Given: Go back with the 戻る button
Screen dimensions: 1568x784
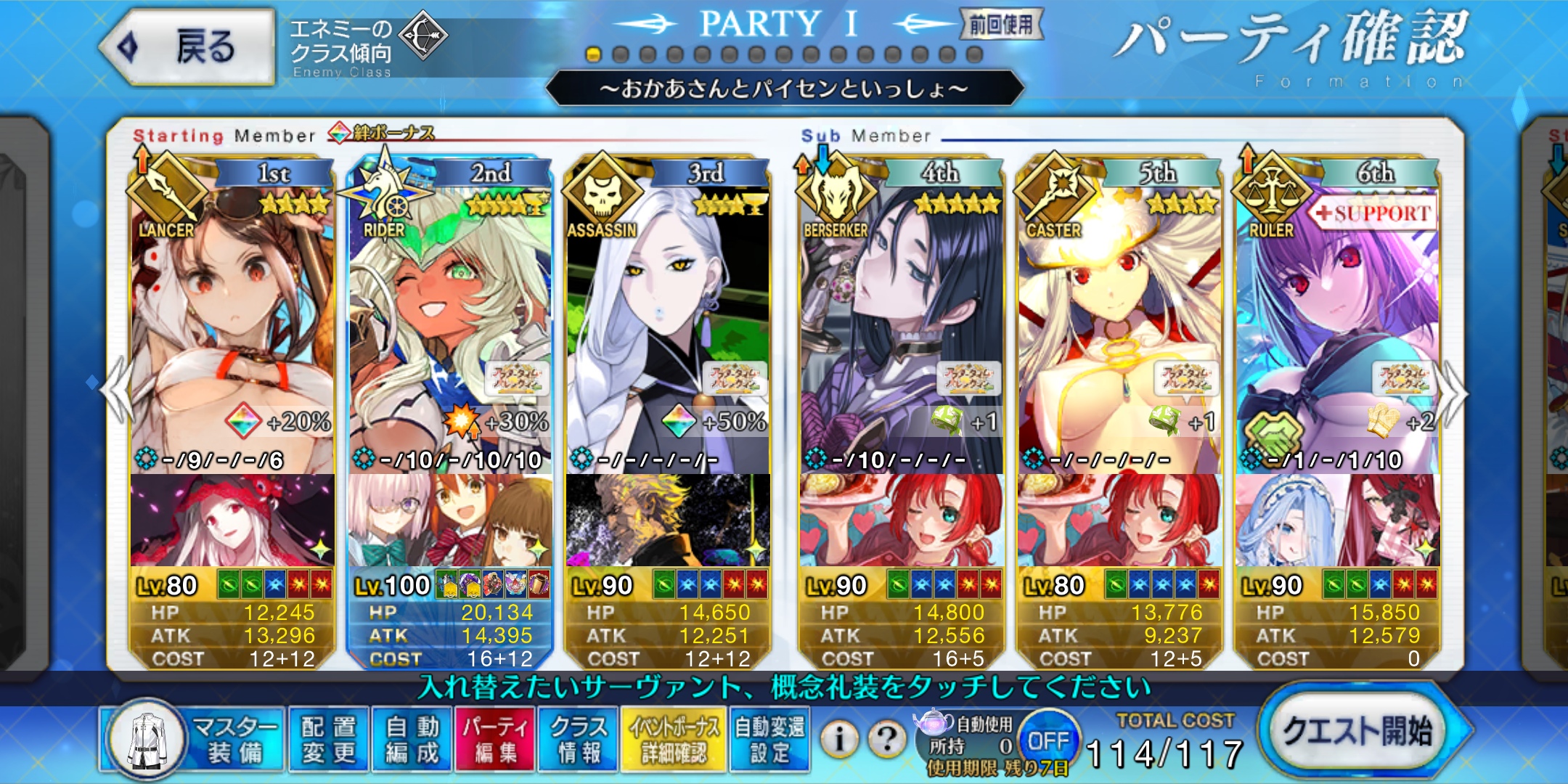Looking at the screenshot, I should tap(187, 47).
